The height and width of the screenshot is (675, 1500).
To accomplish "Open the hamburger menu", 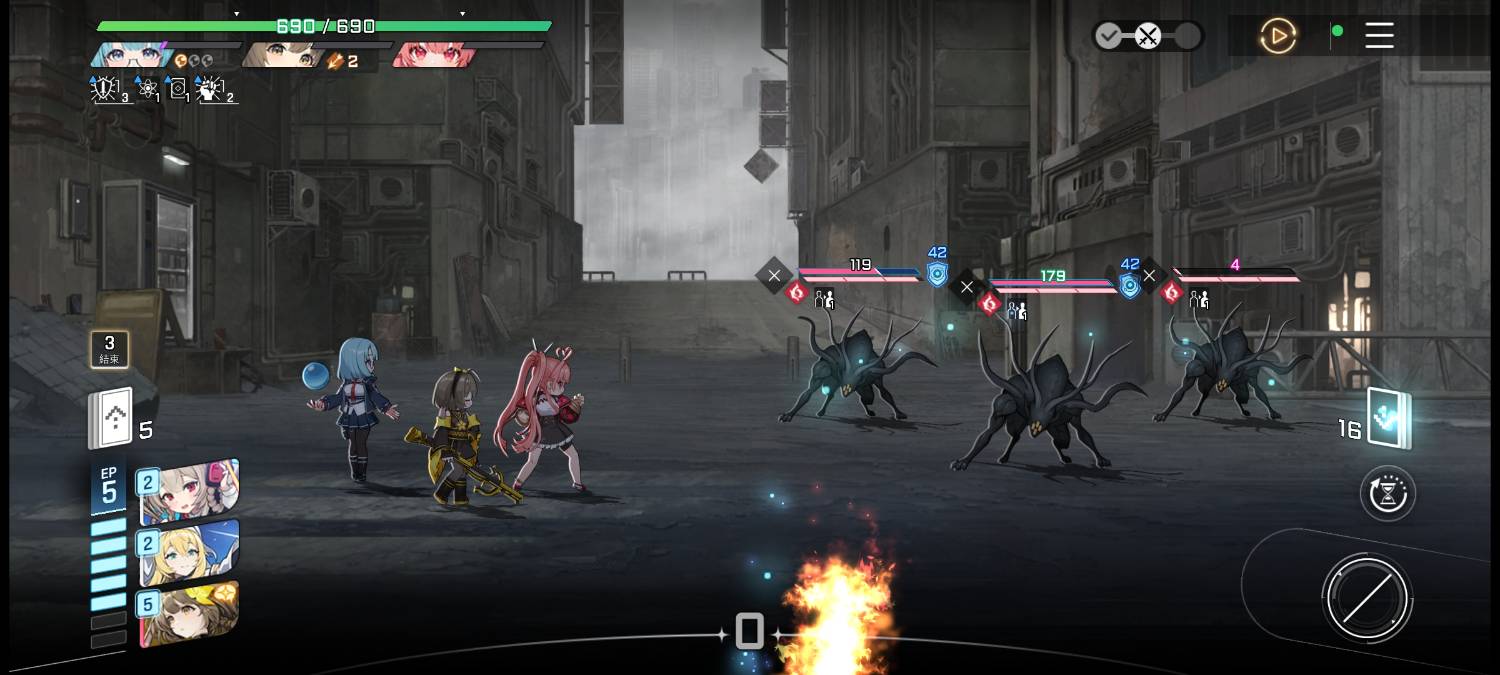I will [x=1379, y=36].
